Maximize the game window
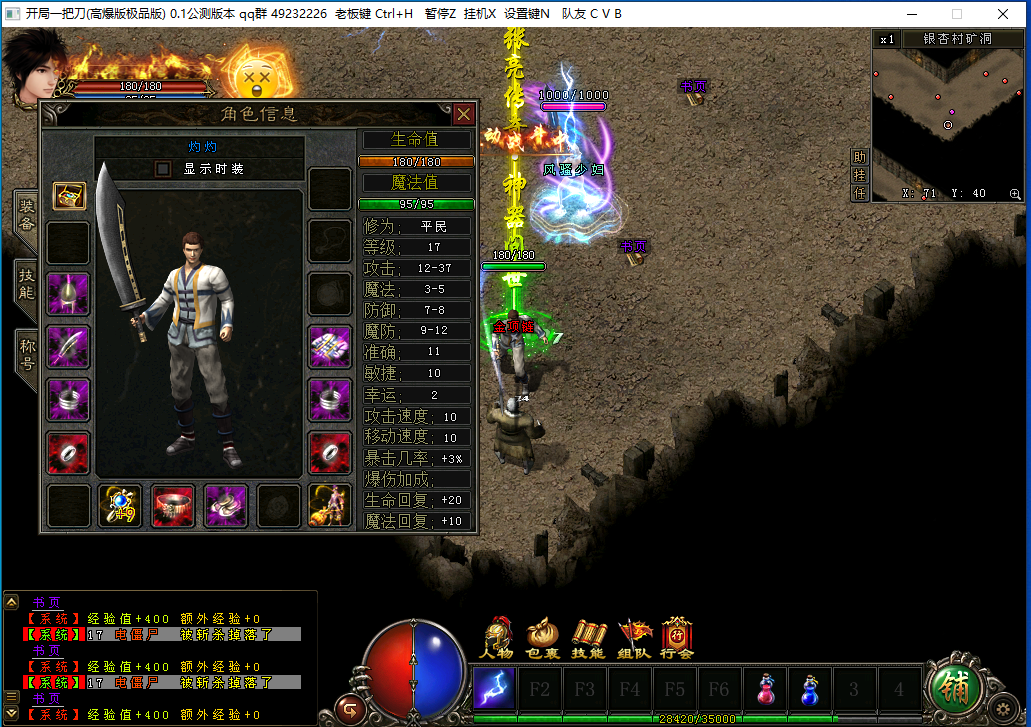Screen dimensions: 1031x727 (x=956, y=14)
